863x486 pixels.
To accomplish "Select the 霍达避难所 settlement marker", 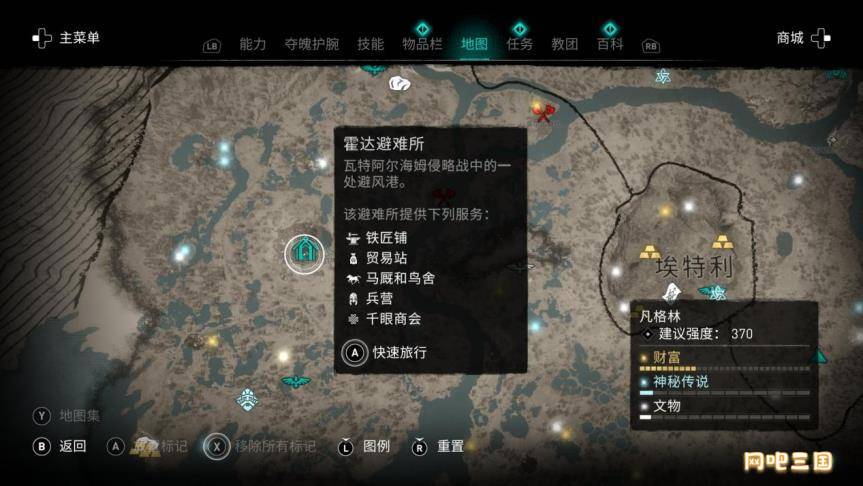I will 304,252.
